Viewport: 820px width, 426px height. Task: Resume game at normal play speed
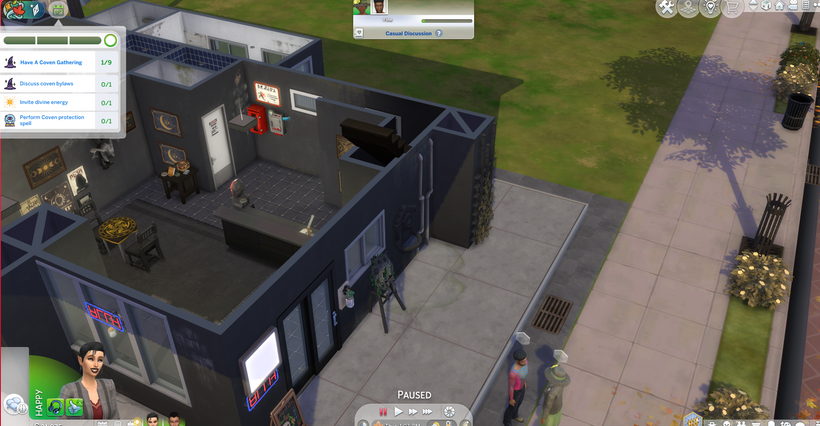[x=398, y=411]
